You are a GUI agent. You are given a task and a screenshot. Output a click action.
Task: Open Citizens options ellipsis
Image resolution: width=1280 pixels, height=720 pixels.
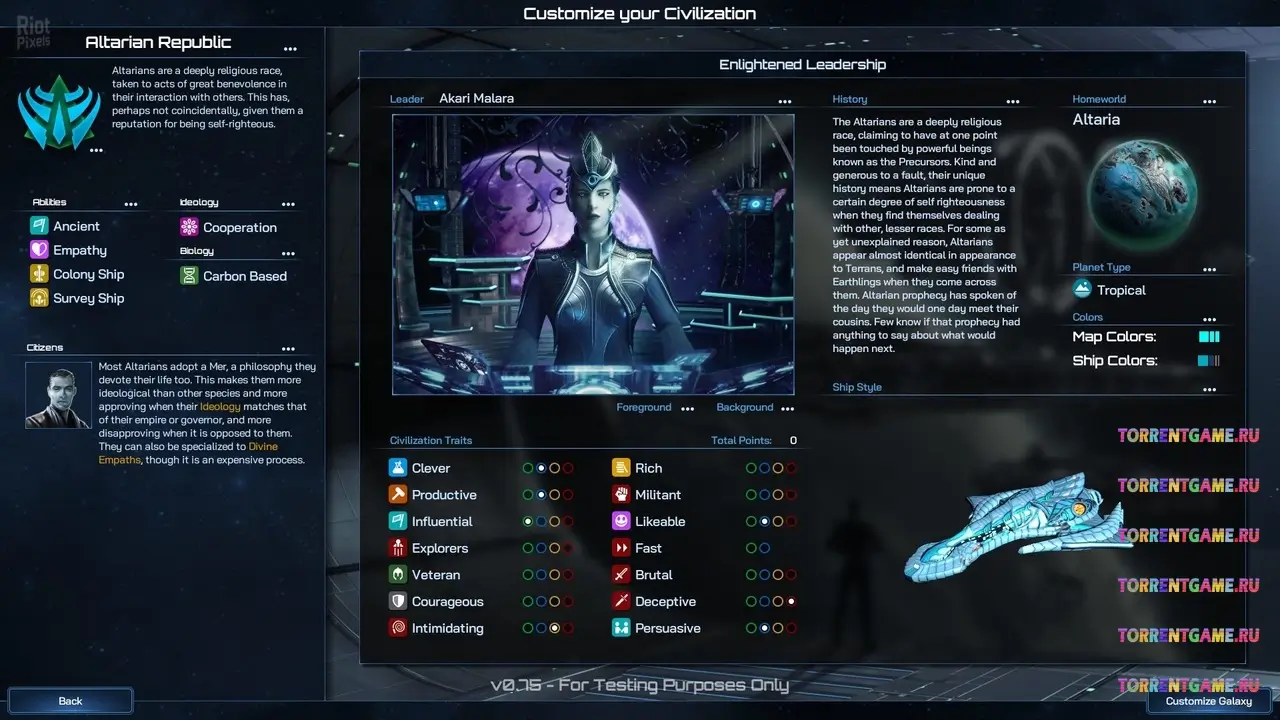(289, 349)
